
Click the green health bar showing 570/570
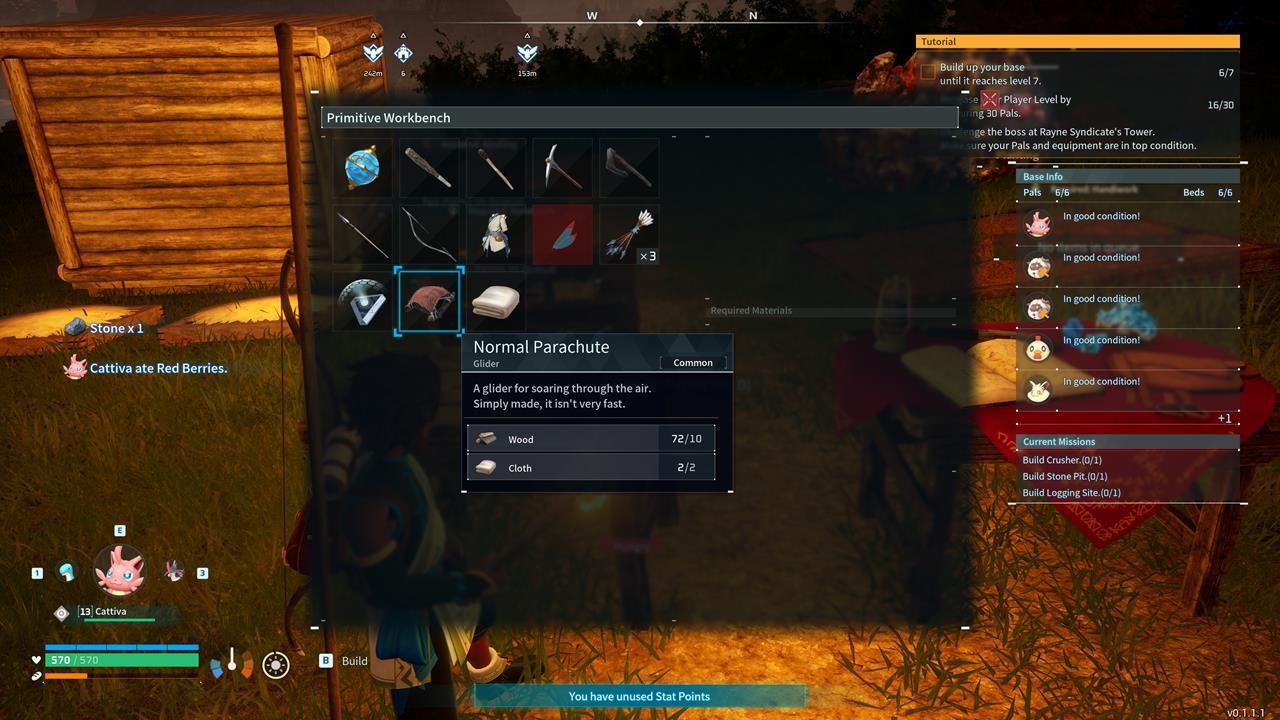120,659
